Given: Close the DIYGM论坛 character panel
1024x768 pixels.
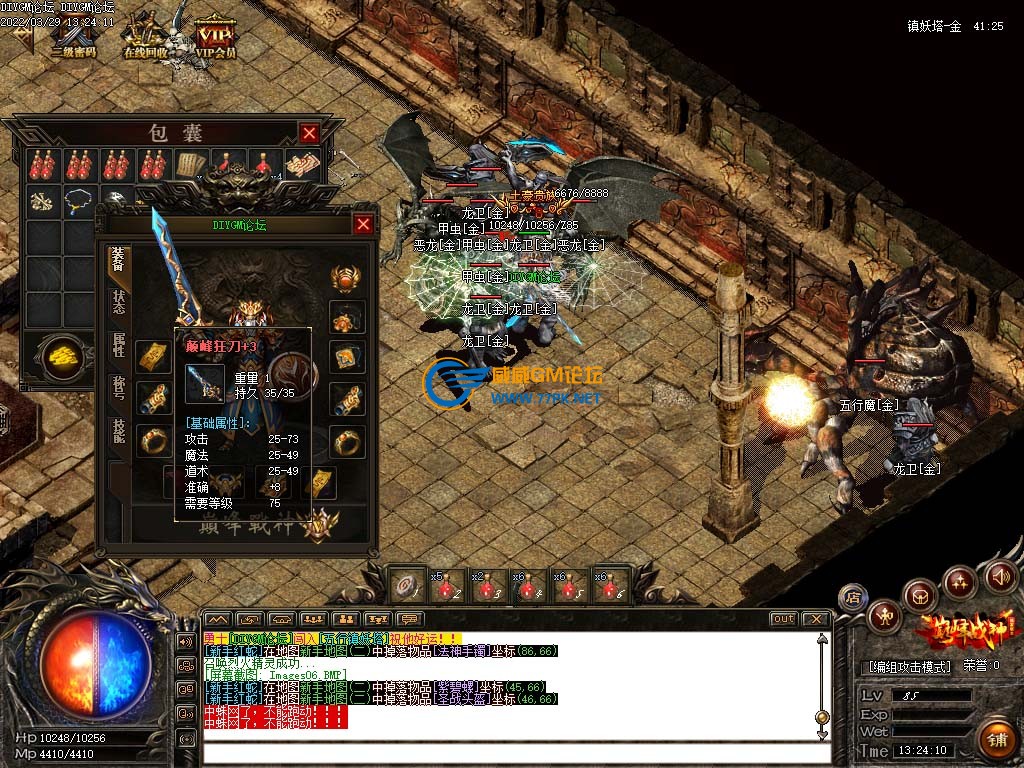Looking at the screenshot, I should (363, 224).
